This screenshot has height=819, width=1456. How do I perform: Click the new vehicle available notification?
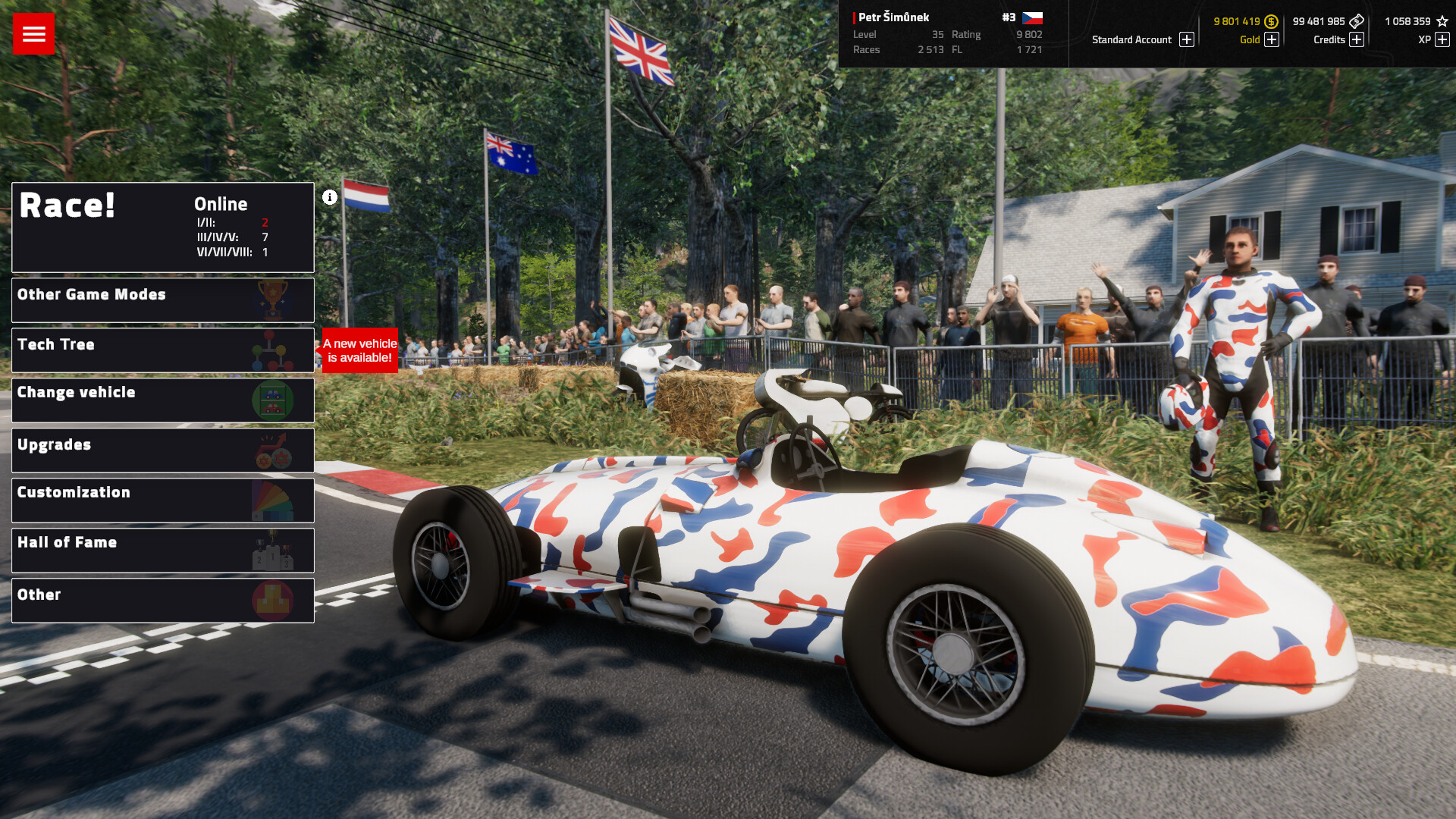359,350
